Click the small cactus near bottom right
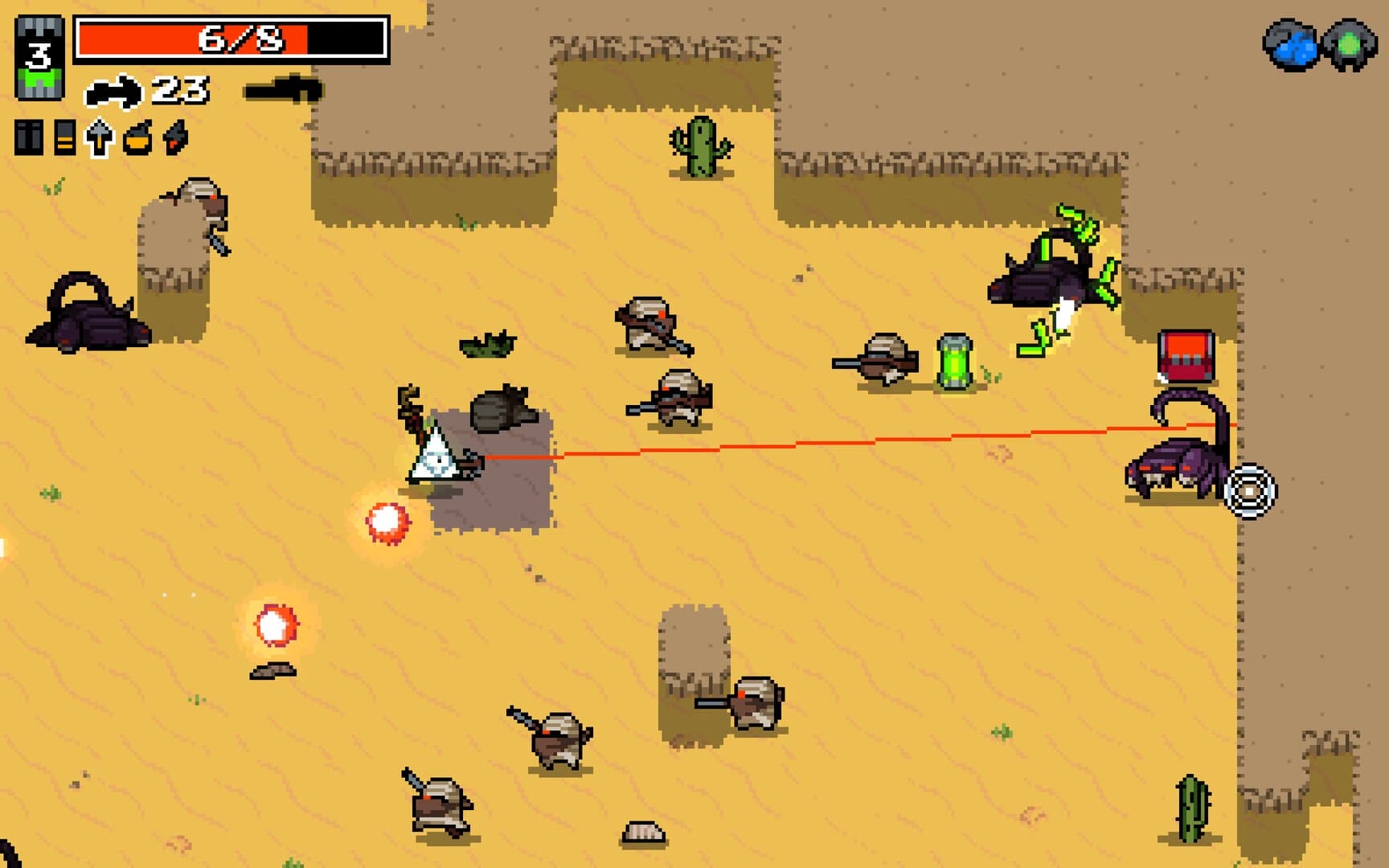Image resolution: width=1389 pixels, height=868 pixels. pyautogui.click(x=1192, y=806)
